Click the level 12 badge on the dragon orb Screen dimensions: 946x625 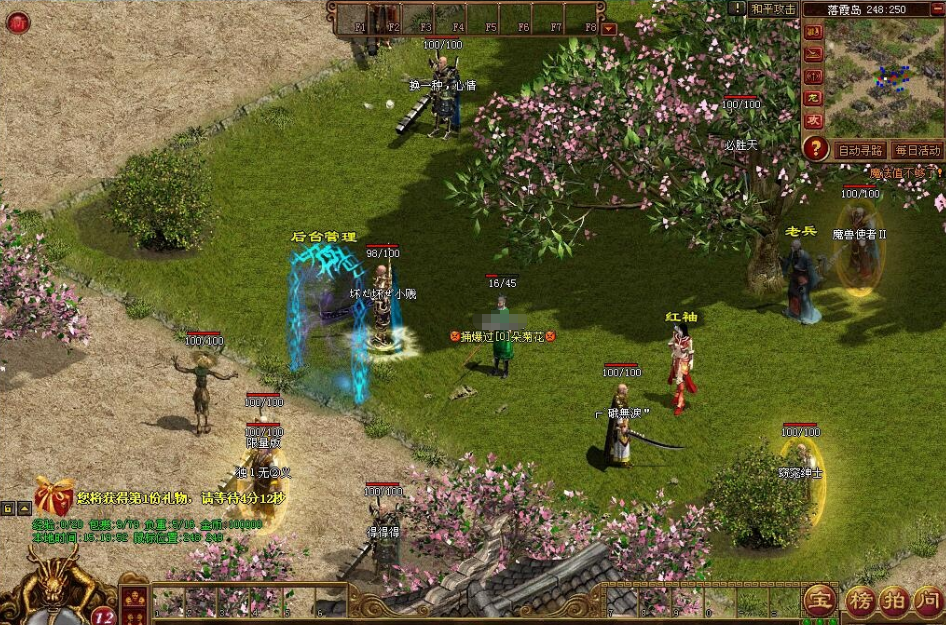click(x=103, y=616)
